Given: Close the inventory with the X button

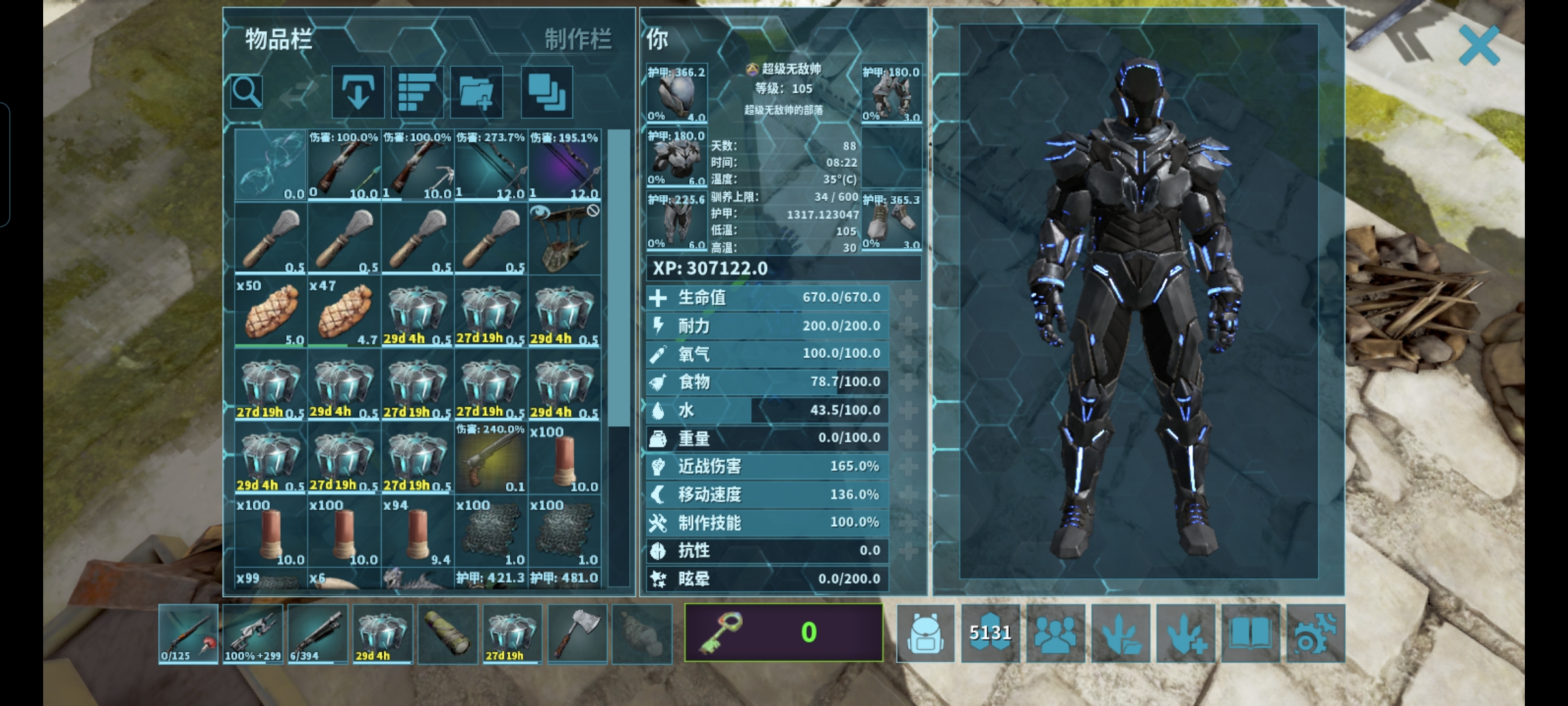Looking at the screenshot, I should point(1478,46).
